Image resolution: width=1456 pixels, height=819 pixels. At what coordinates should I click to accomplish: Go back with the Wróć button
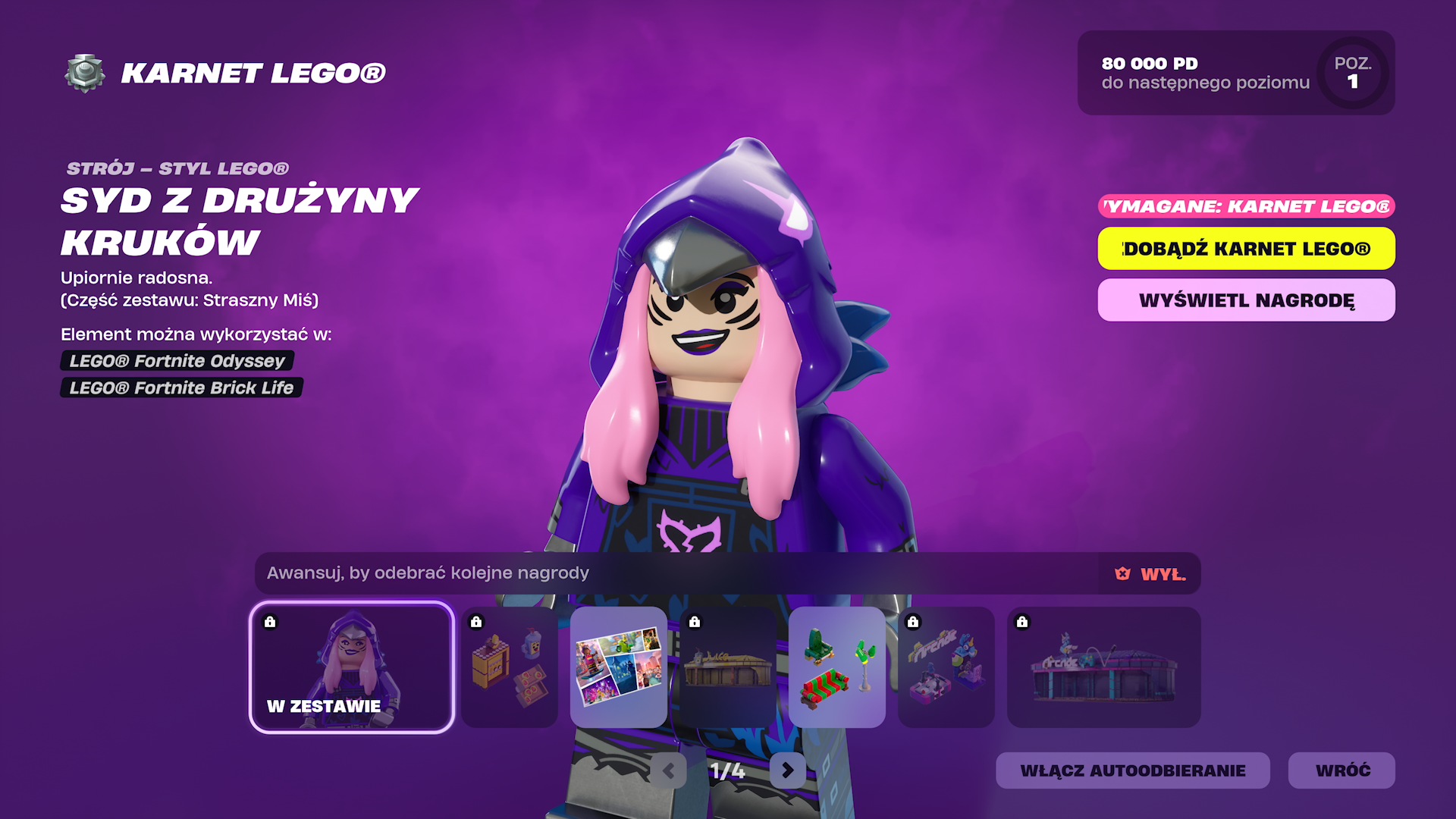pos(1341,770)
